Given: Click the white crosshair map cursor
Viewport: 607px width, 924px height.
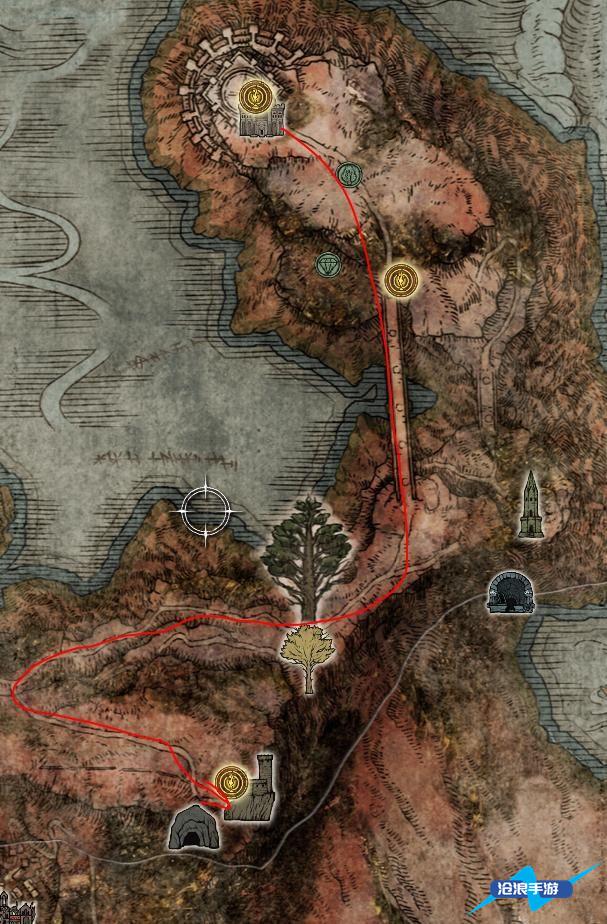Looking at the screenshot, I should (207, 513).
